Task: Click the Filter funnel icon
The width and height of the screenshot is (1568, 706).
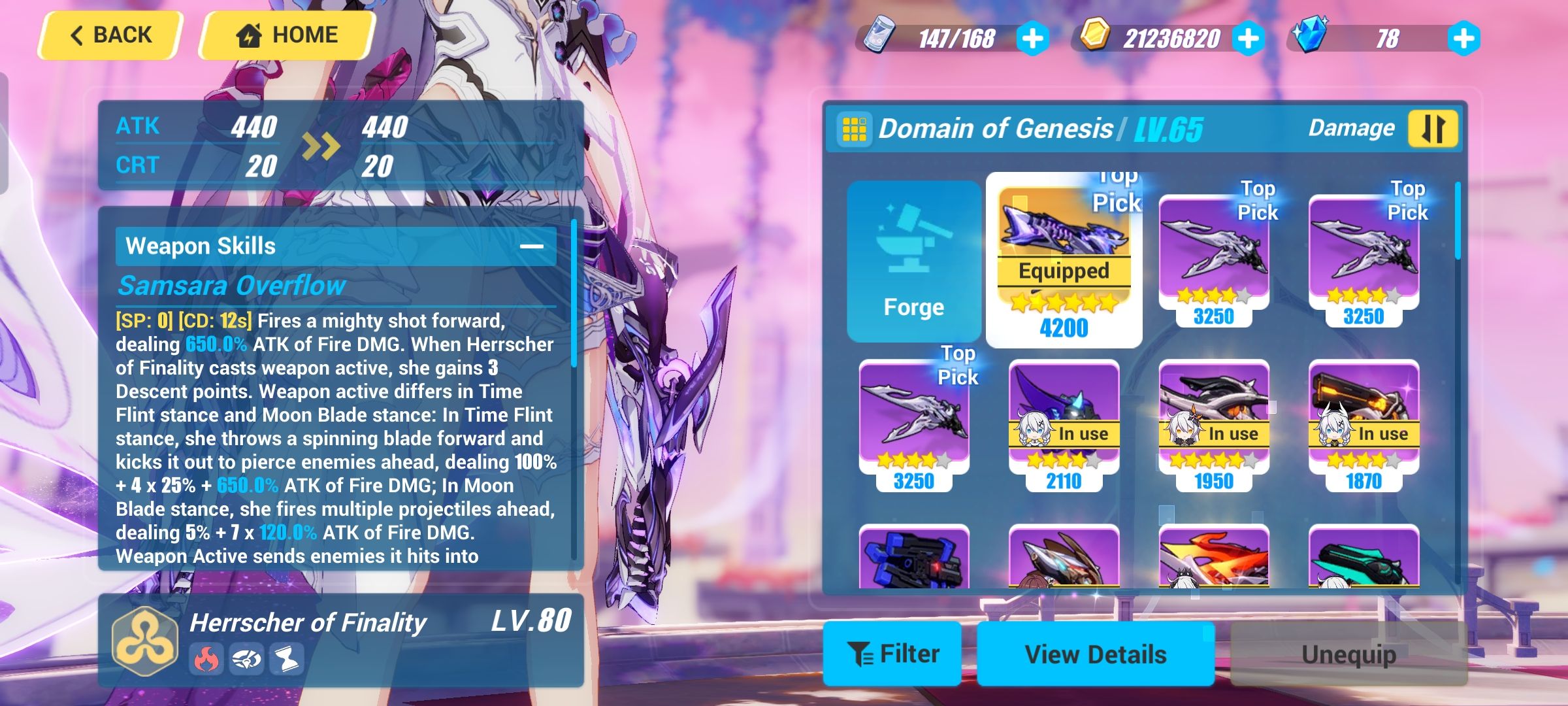Action: coord(860,654)
